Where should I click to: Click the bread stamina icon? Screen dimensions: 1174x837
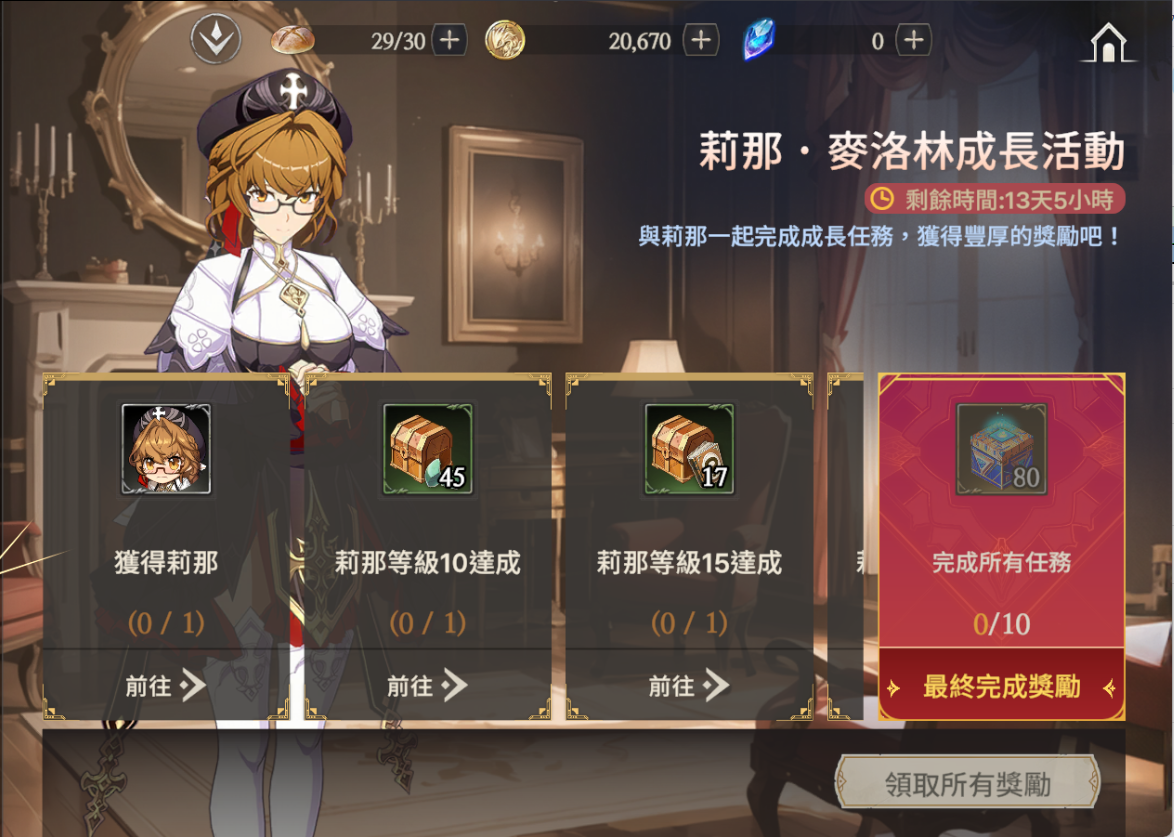pos(293,40)
